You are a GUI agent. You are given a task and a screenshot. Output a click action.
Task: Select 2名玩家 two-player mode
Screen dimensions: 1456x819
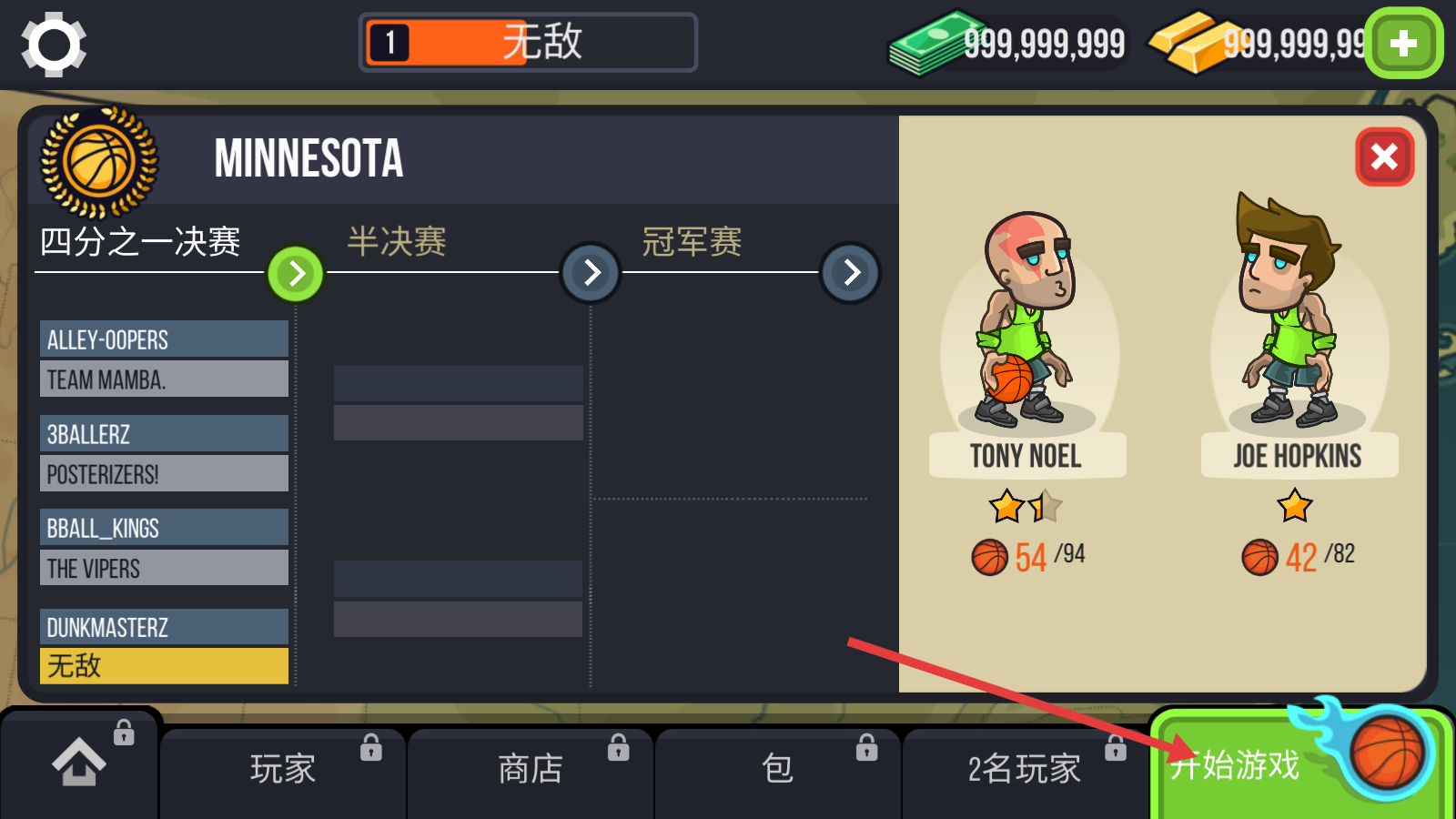click(1024, 769)
